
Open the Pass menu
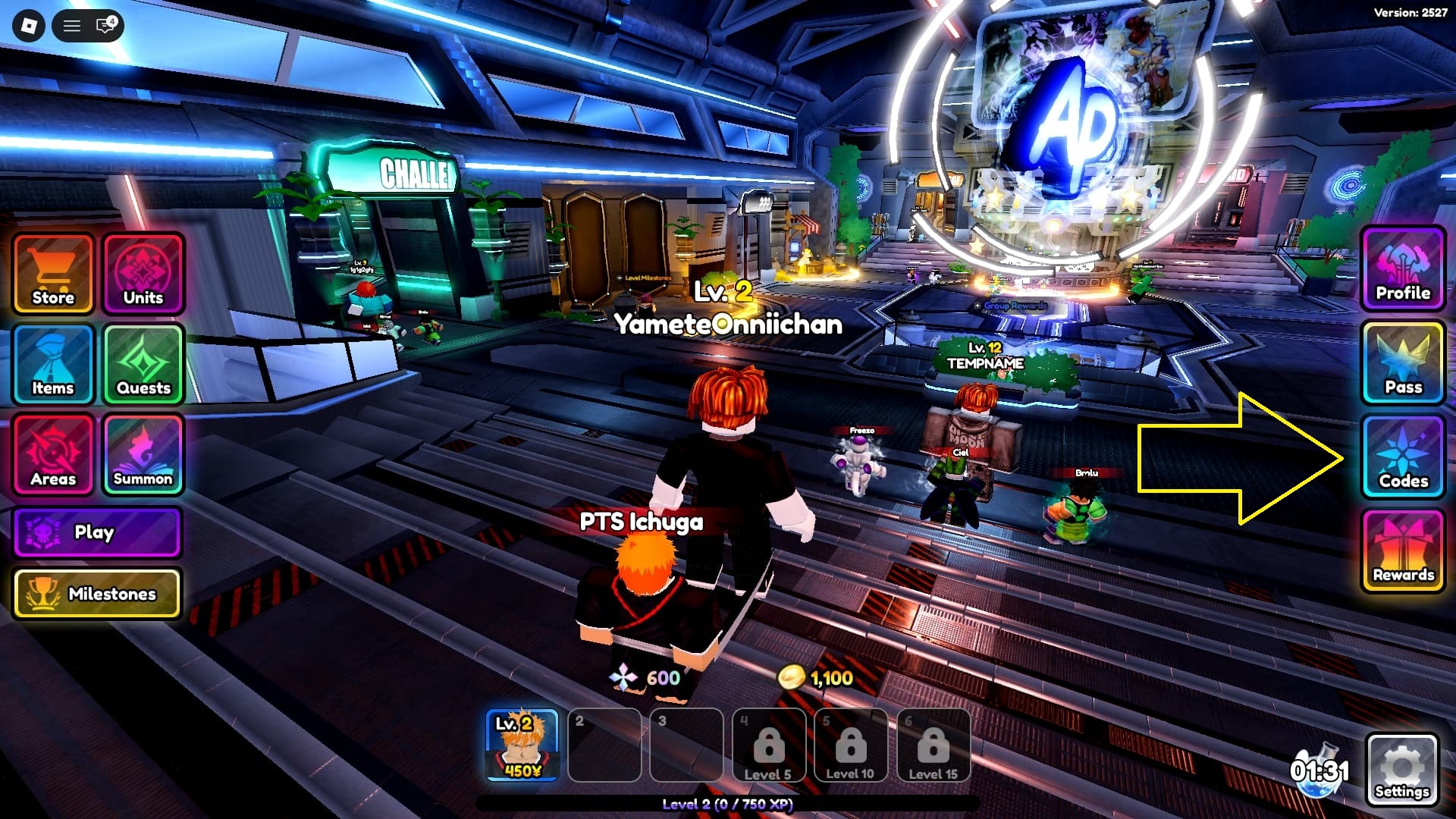click(x=1403, y=362)
